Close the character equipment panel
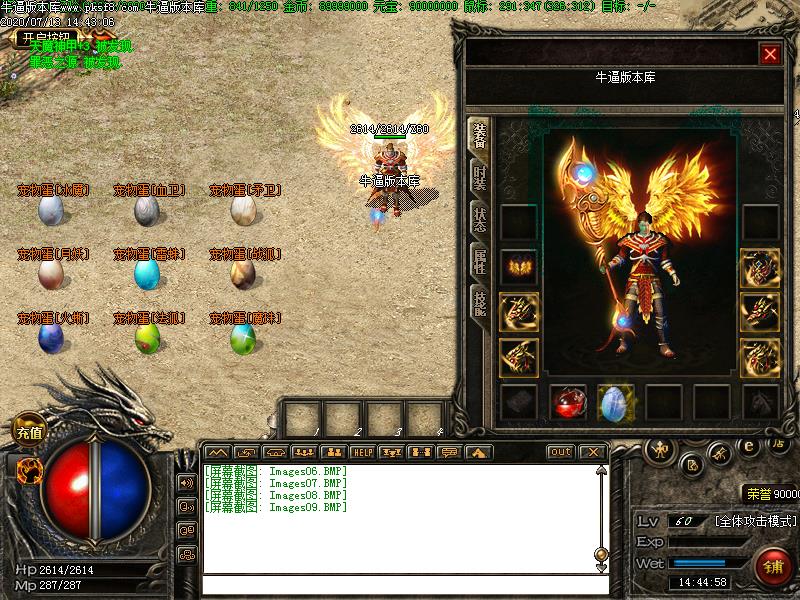This screenshot has height=600, width=800. click(770, 54)
